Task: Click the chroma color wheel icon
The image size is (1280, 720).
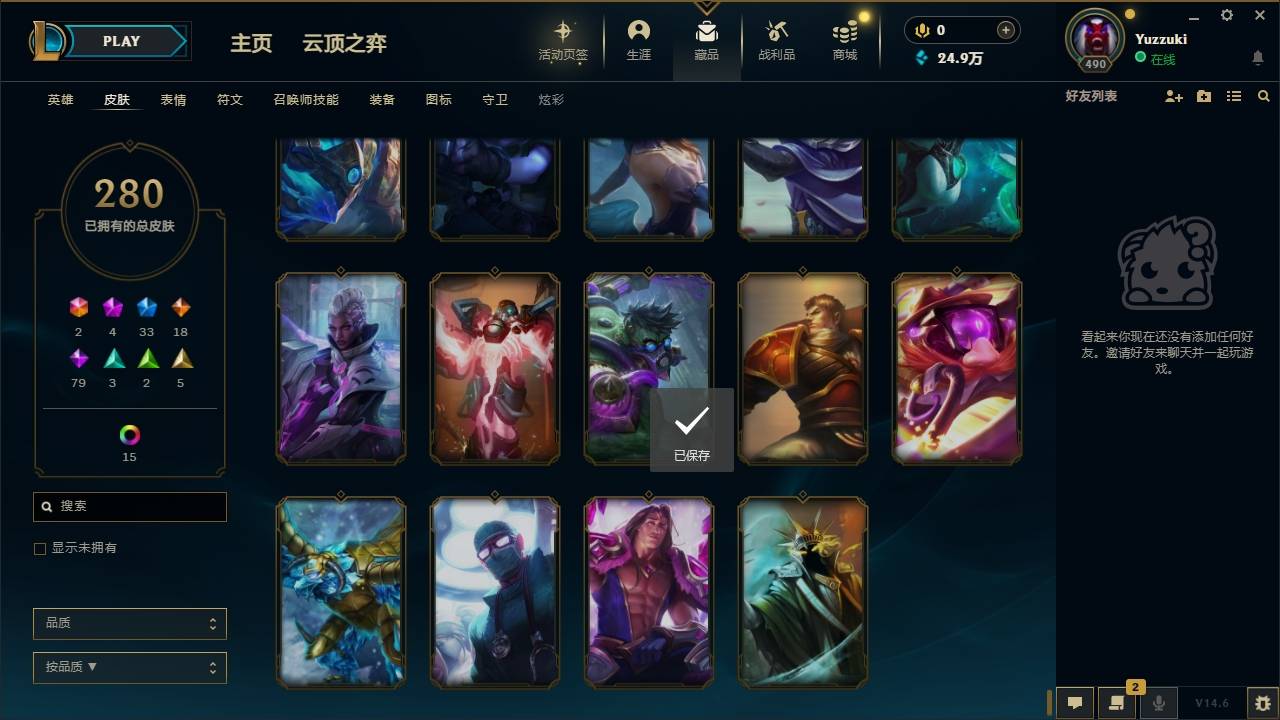Action: 128,434
